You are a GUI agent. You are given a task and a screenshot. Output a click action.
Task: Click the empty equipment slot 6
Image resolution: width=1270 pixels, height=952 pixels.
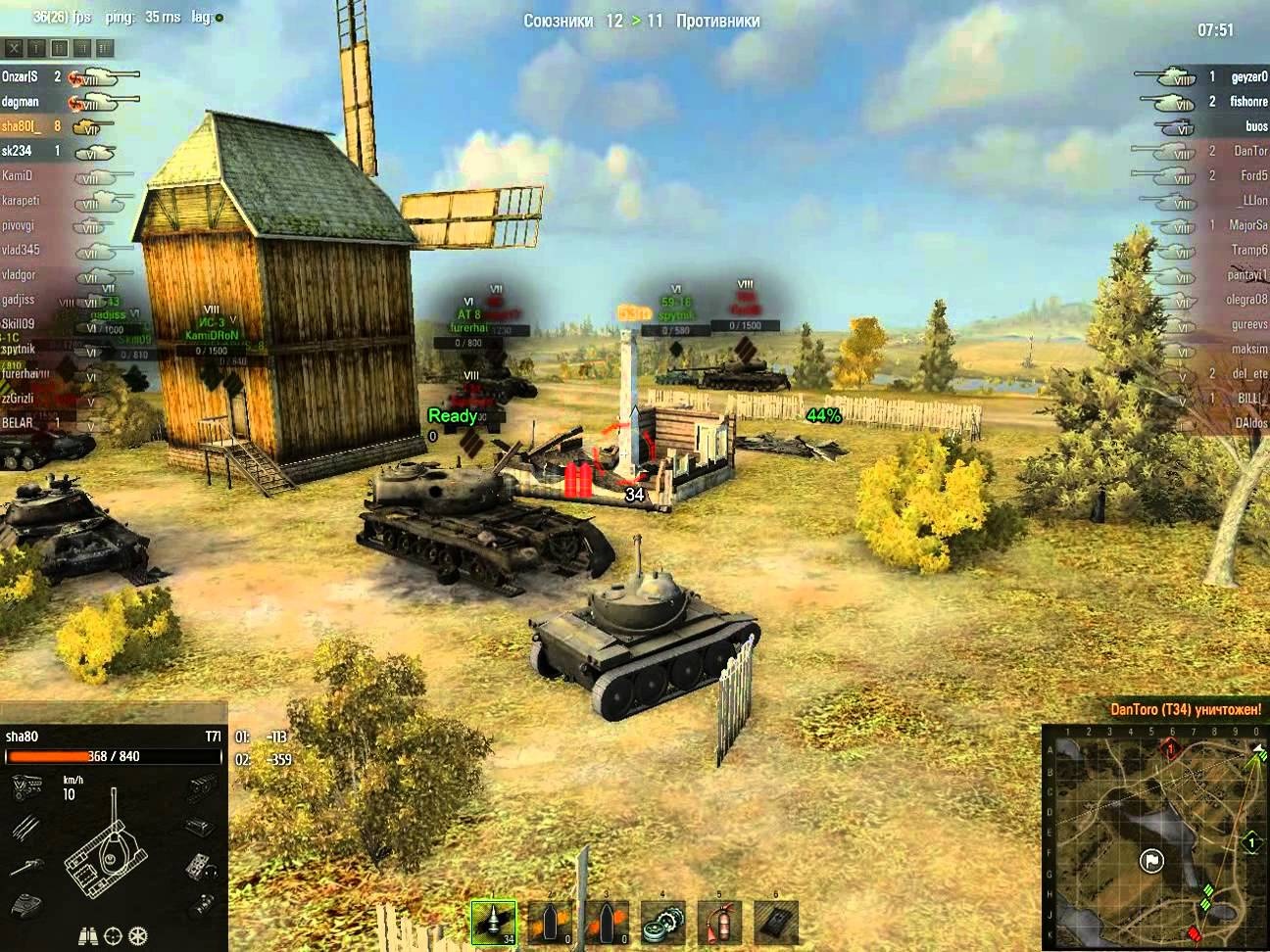[774, 922]
